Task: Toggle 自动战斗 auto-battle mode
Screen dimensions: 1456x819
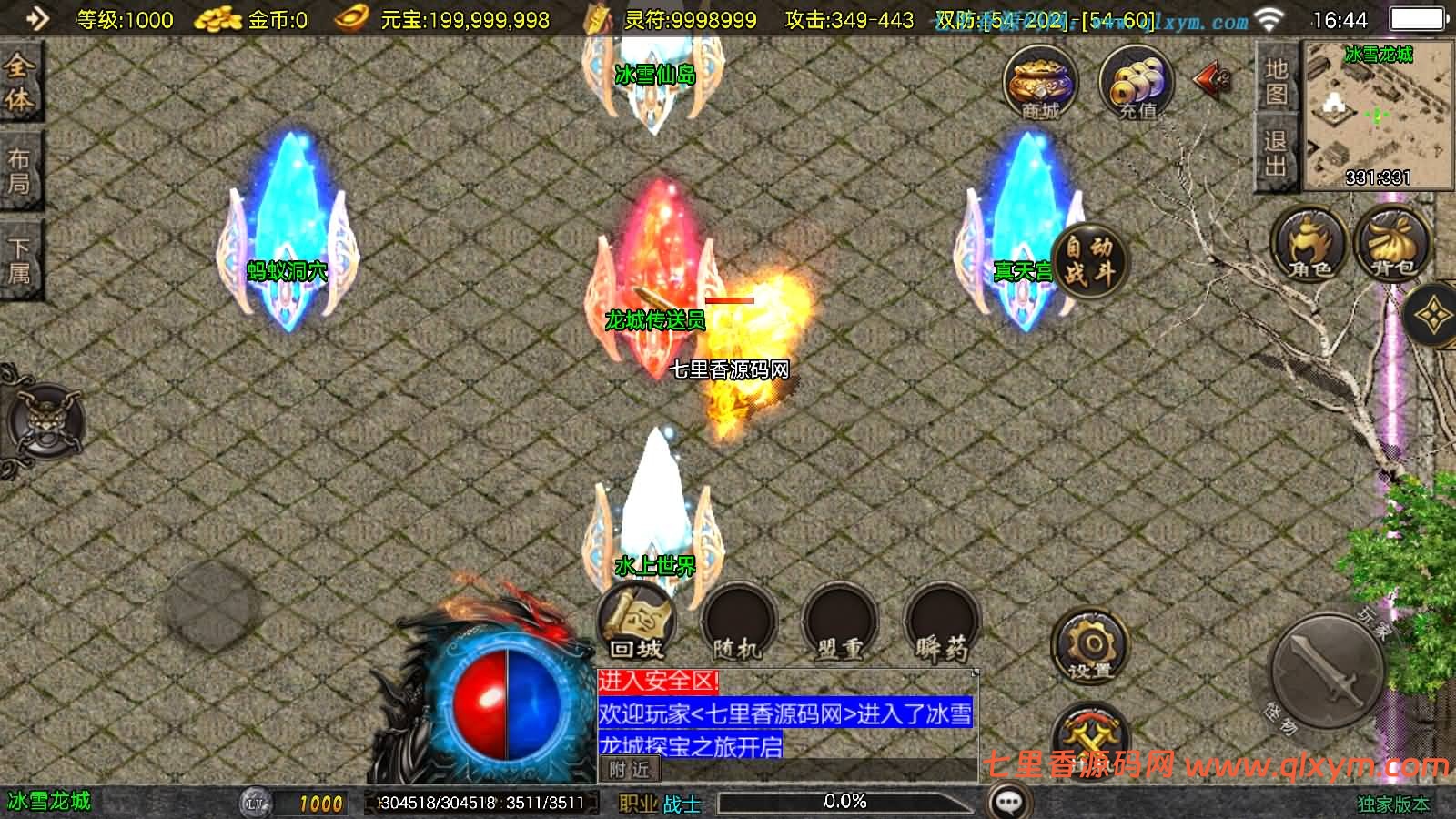Action: pos(1088,262)
